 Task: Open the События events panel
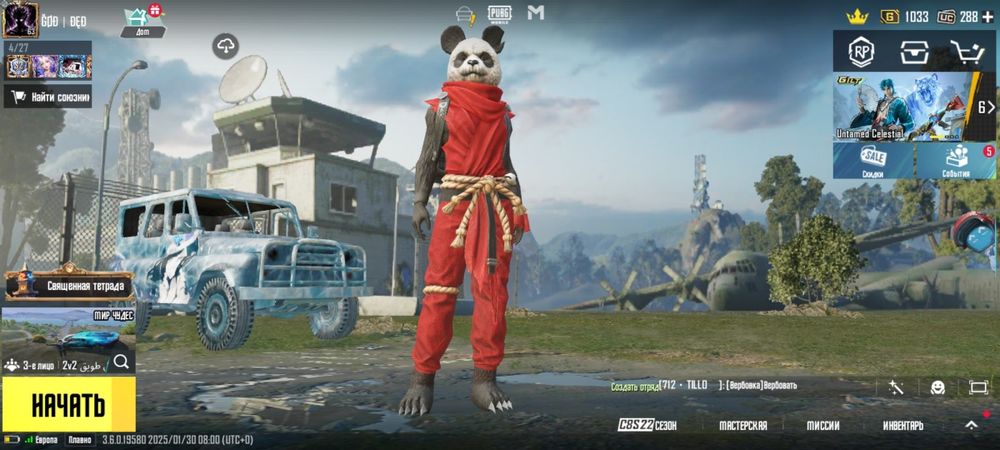pyautogui.click(x=956, y=160)
